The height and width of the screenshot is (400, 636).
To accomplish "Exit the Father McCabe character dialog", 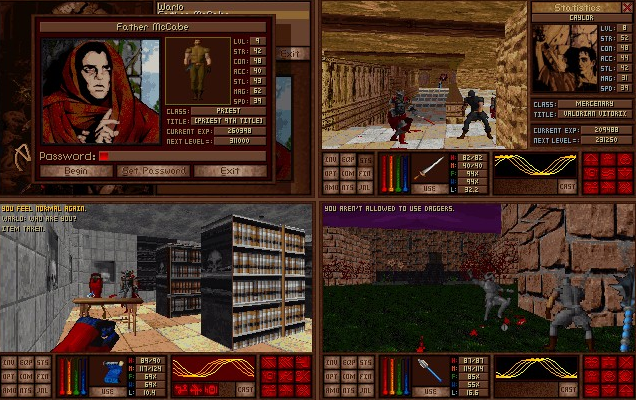I will 230,171.
